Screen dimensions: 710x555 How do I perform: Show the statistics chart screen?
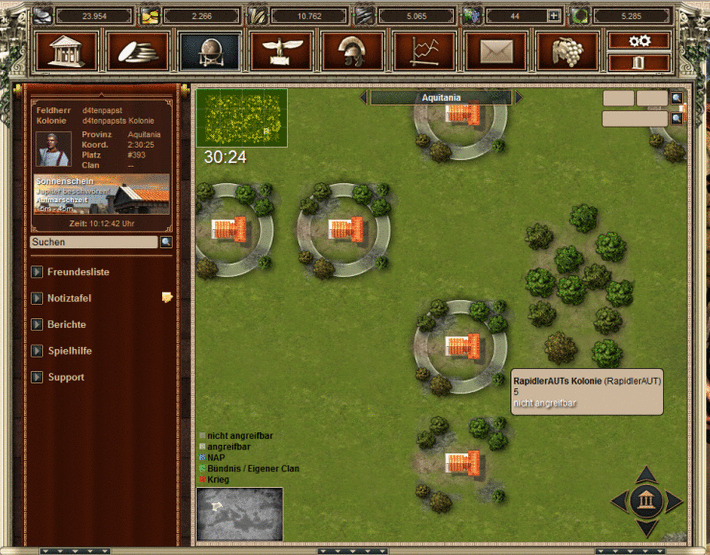click(424, 50)
